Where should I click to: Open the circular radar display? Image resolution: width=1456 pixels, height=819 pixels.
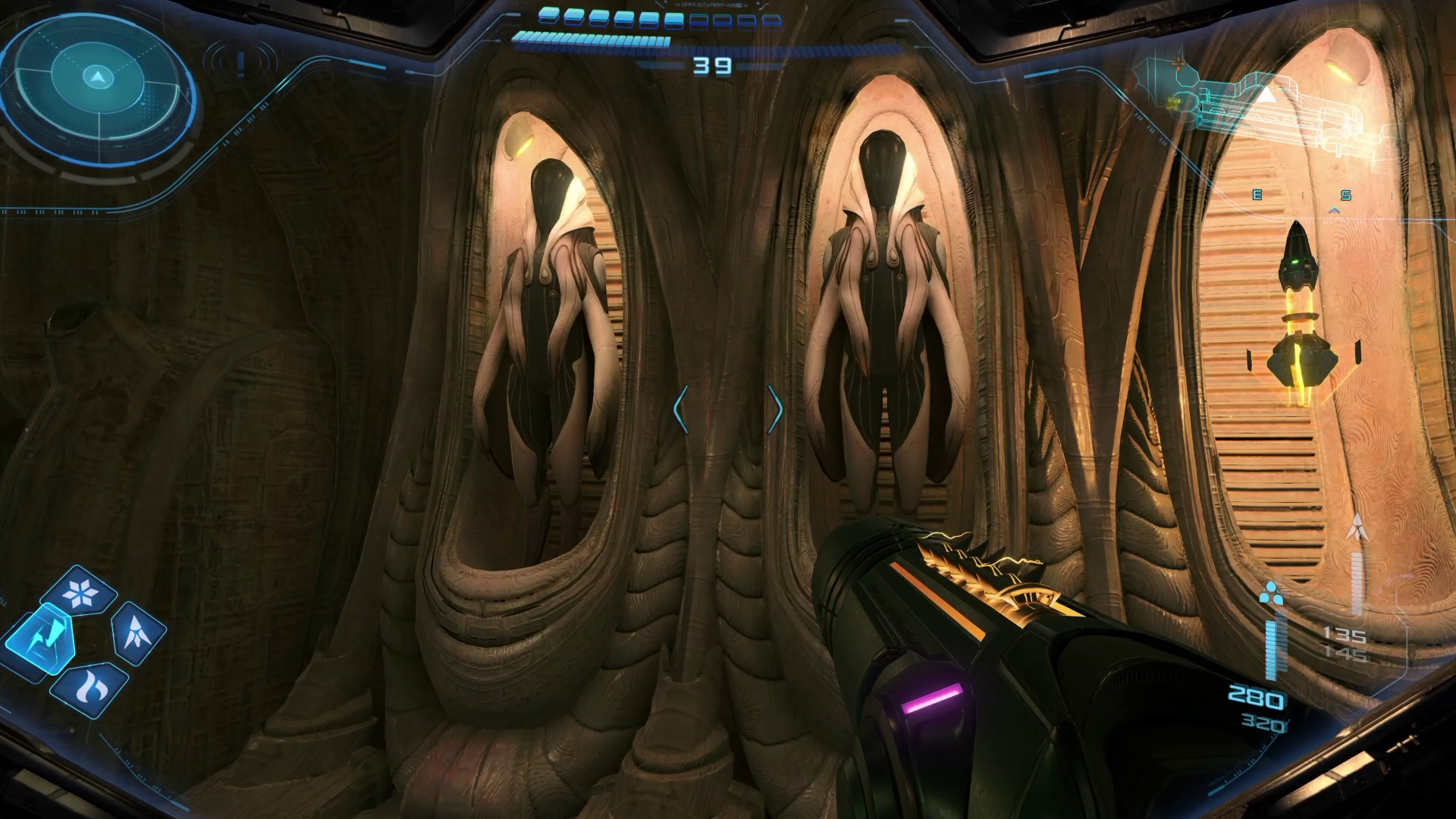97,77
